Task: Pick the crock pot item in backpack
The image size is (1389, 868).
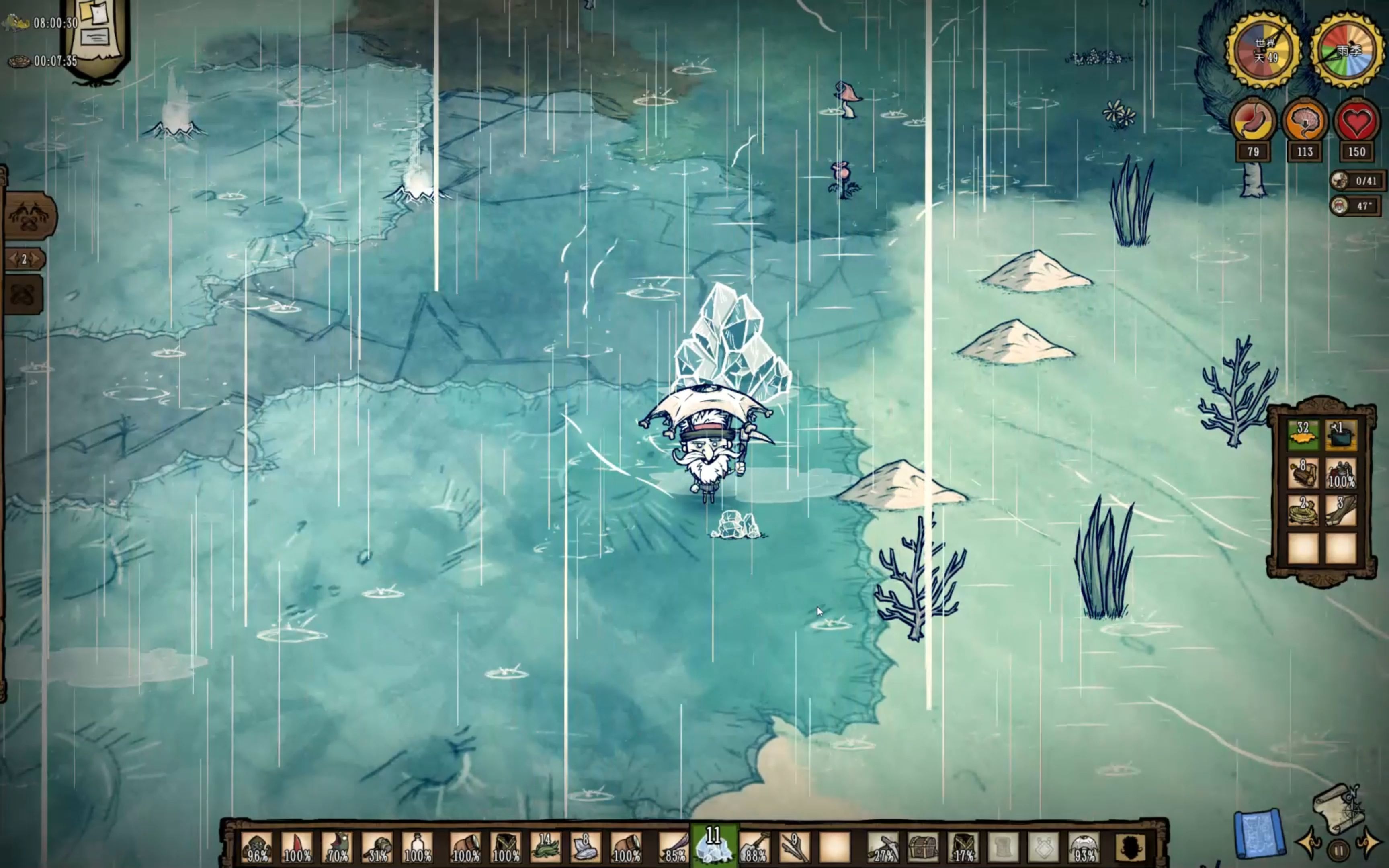Action: (x=1341, y=435)
